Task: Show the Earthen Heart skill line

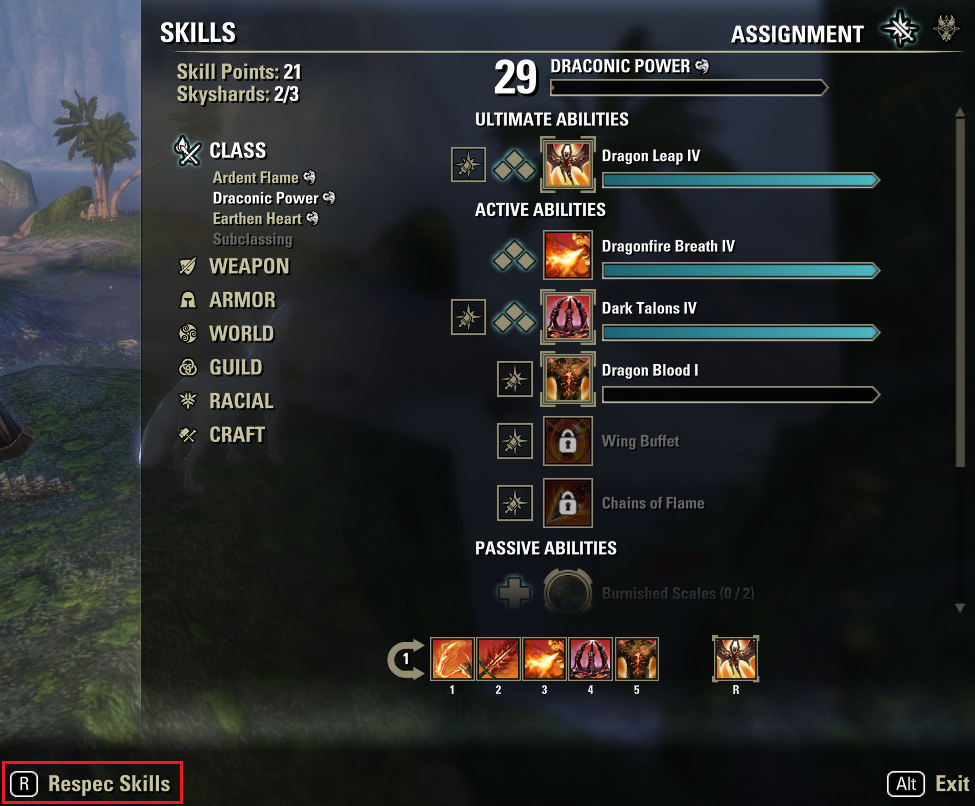Action: 258,218
